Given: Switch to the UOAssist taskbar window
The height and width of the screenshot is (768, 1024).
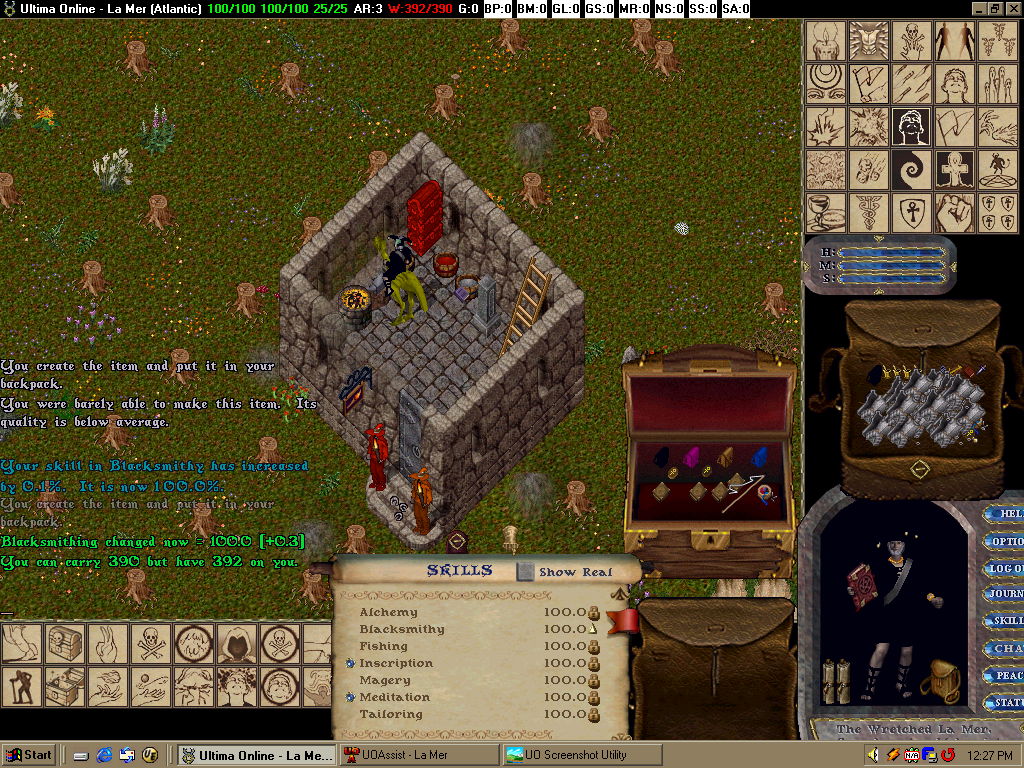Looking at the screenshot, I should pos(418,755).
